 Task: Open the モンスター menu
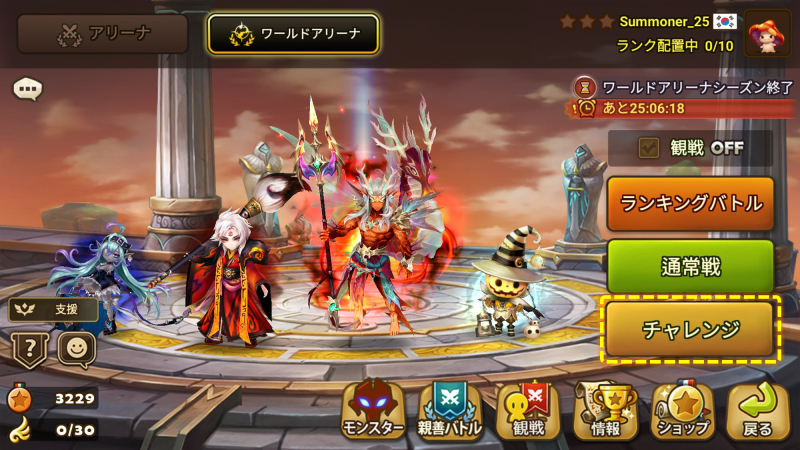(x=373, y=411)
